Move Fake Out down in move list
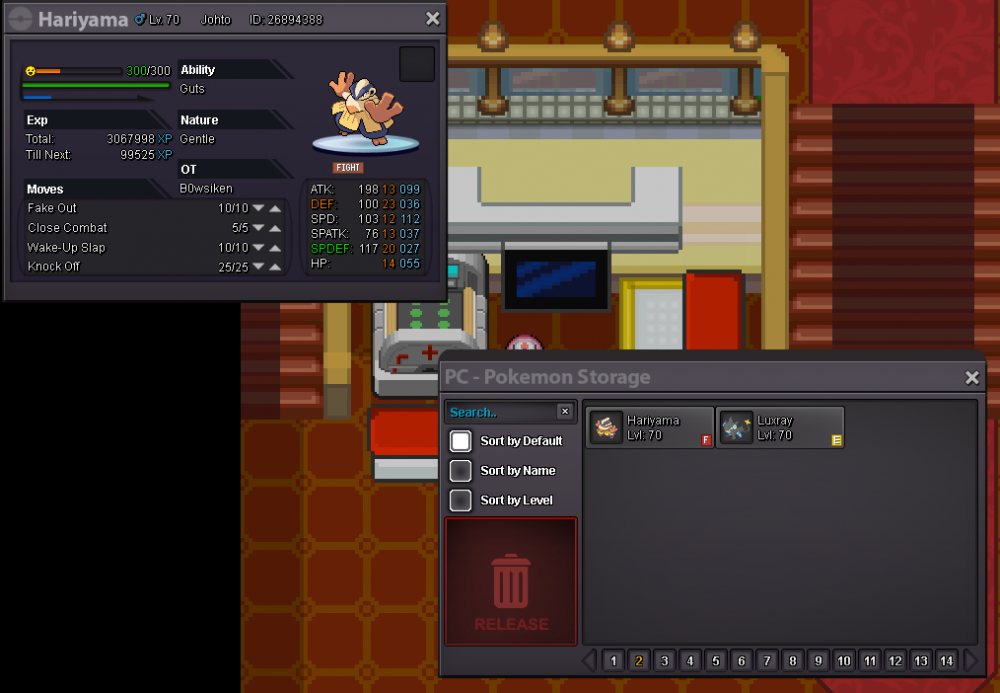The width and height of the screenshot is (1000, 693). click(258, 209)
